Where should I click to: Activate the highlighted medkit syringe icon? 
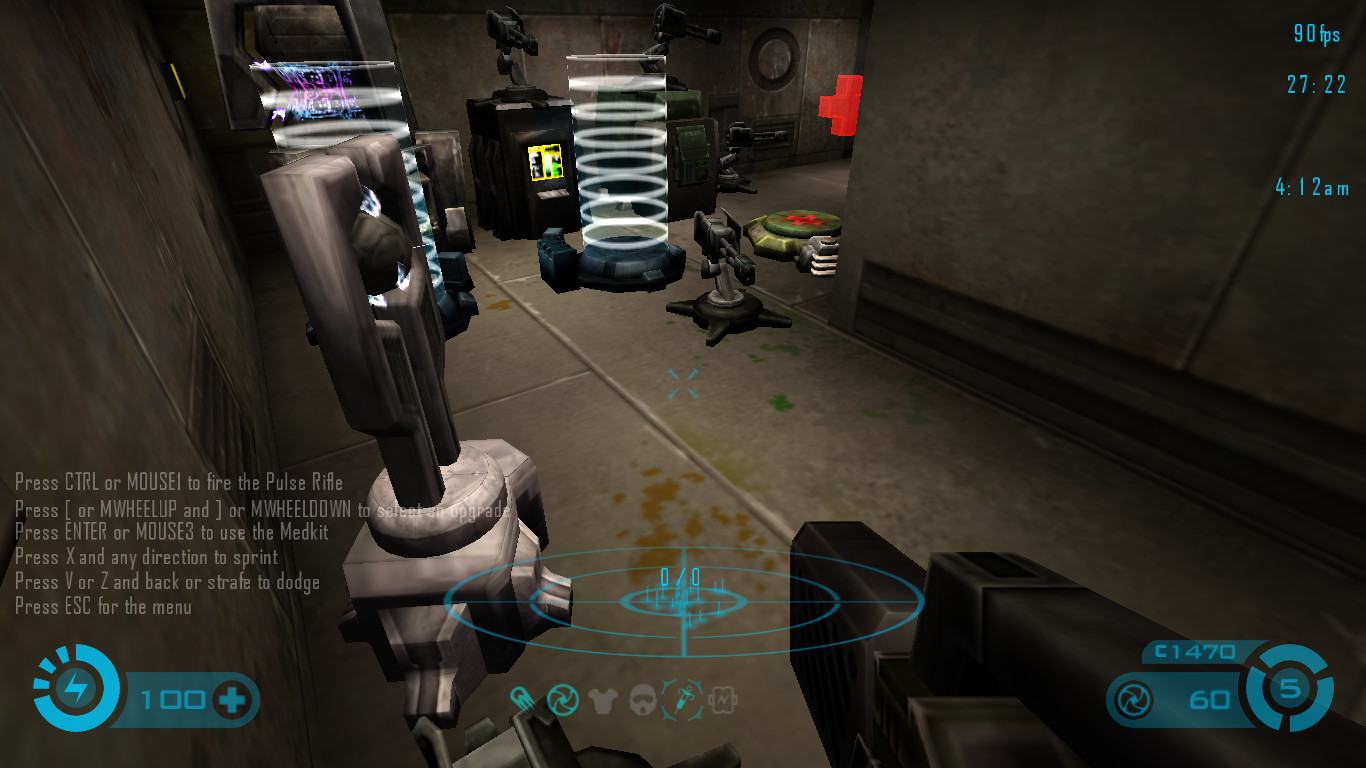[x=682, y=699]
